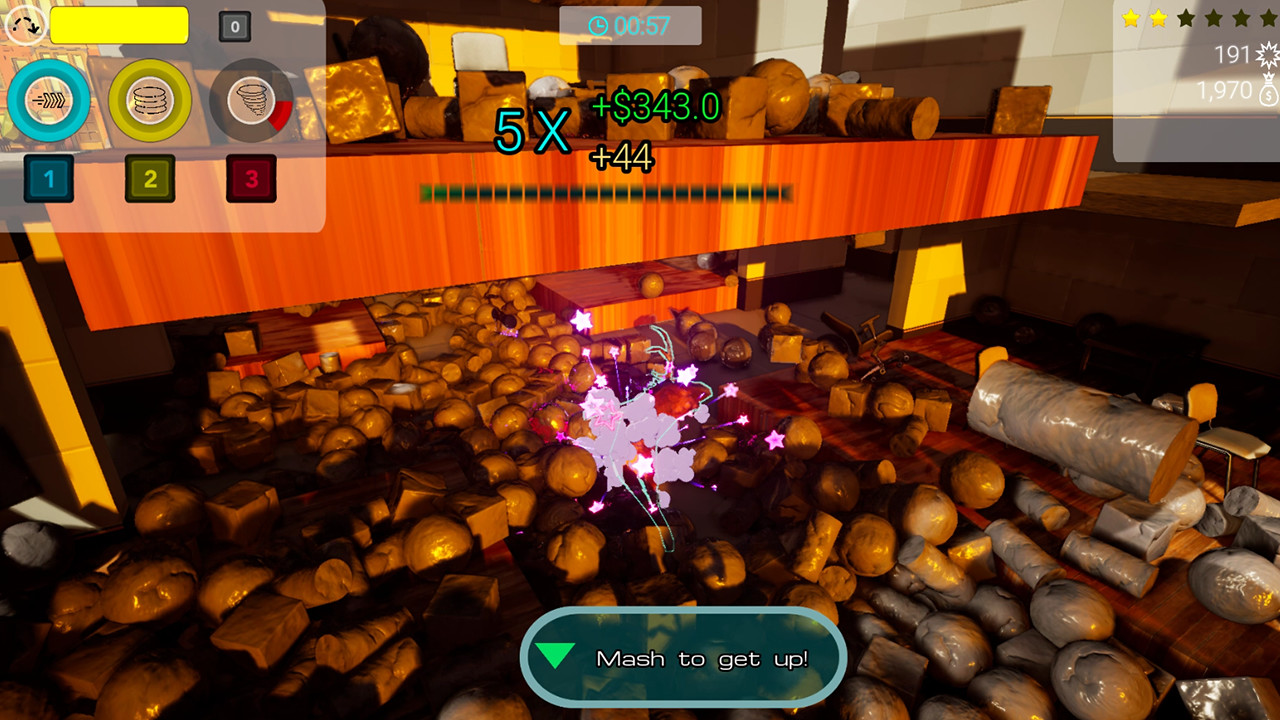The height and width of the screenshot is (720, 1280).
Task: Expand the last dark star on the right
Action: point(1268,18)
